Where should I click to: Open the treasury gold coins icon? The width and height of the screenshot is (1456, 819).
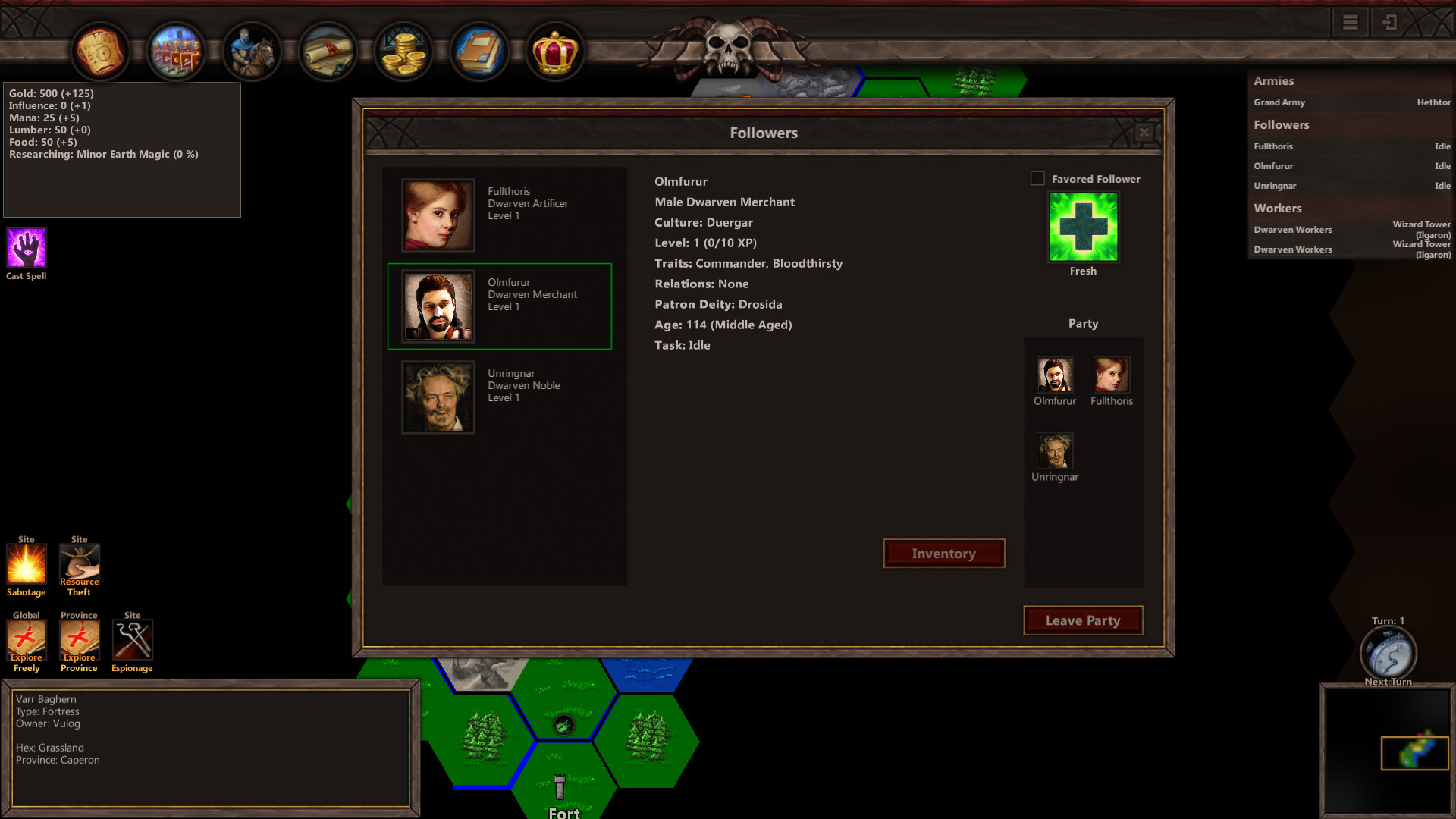[x=403, y=51]
